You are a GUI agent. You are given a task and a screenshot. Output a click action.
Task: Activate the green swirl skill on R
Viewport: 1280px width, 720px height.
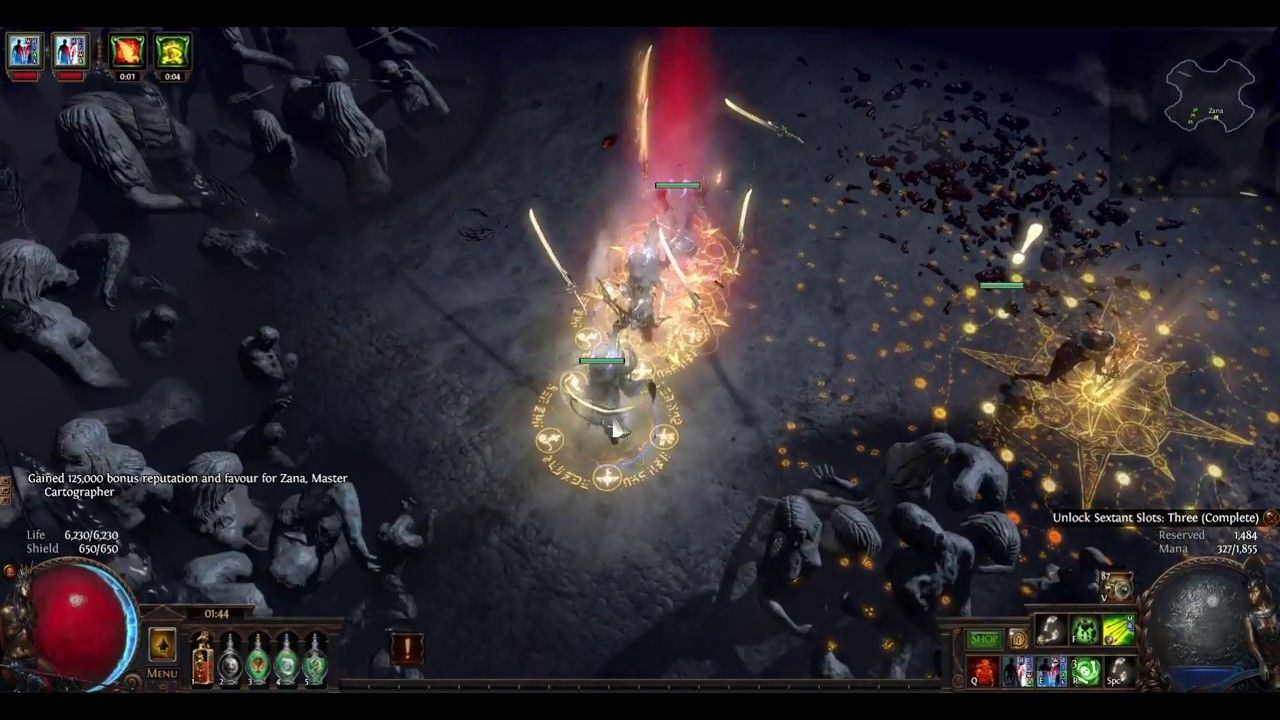(x=1086, y=671)
